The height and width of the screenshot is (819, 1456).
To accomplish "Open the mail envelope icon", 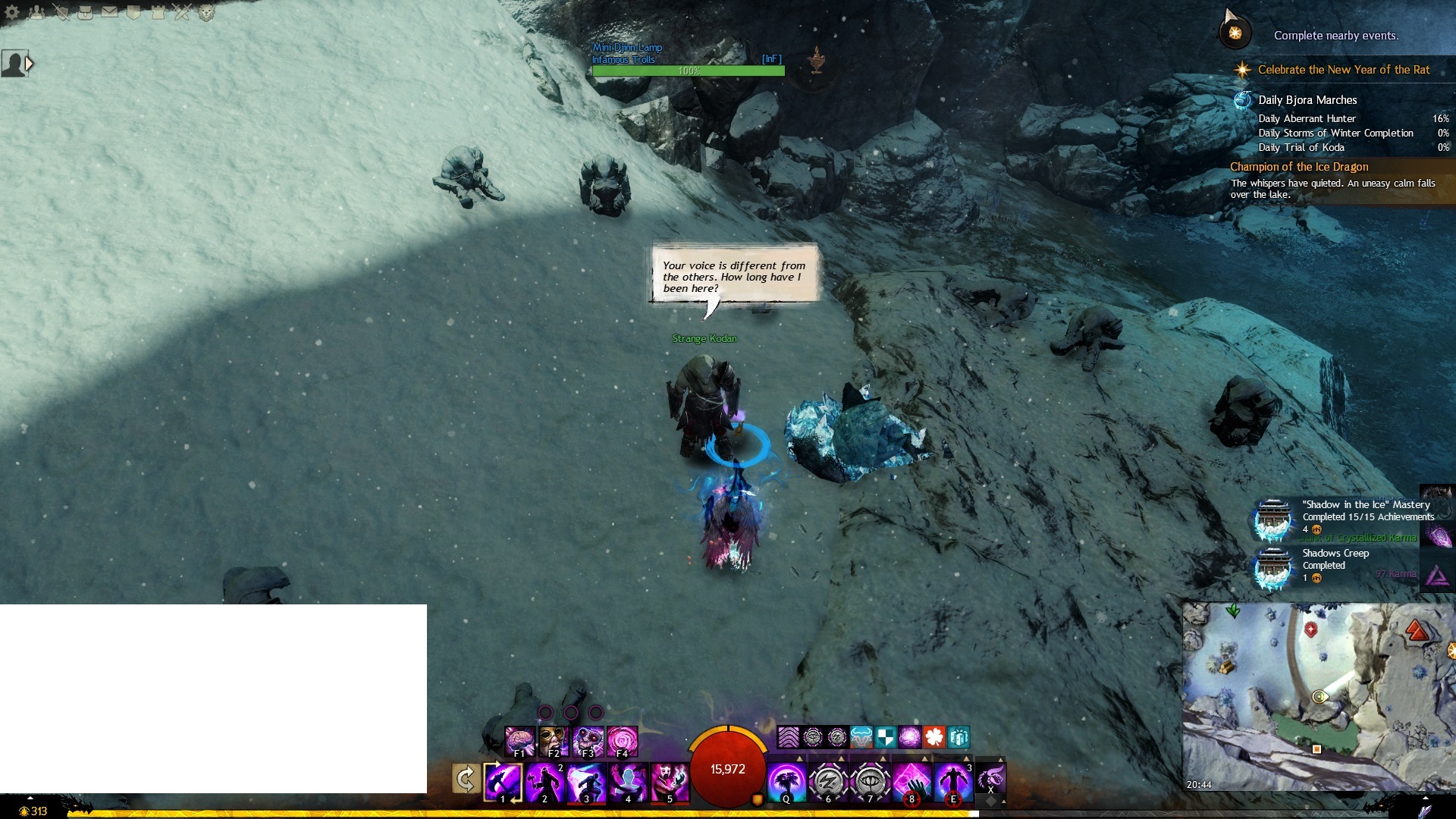I will coord(109,11).
